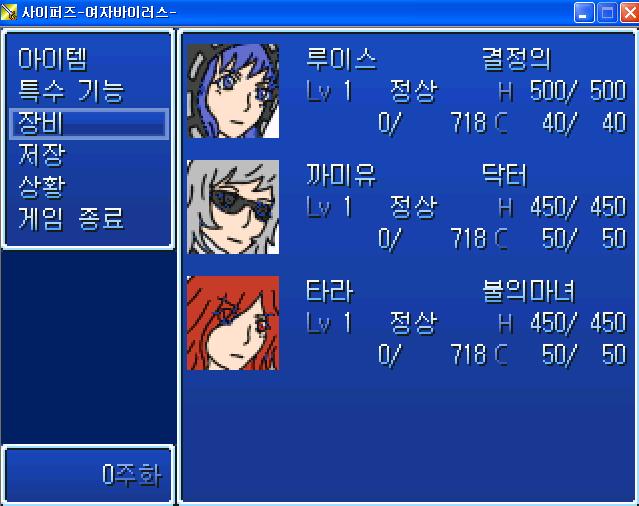Select the 상황 status entry
The image size is (639, 506).
[x=42, y=187]
